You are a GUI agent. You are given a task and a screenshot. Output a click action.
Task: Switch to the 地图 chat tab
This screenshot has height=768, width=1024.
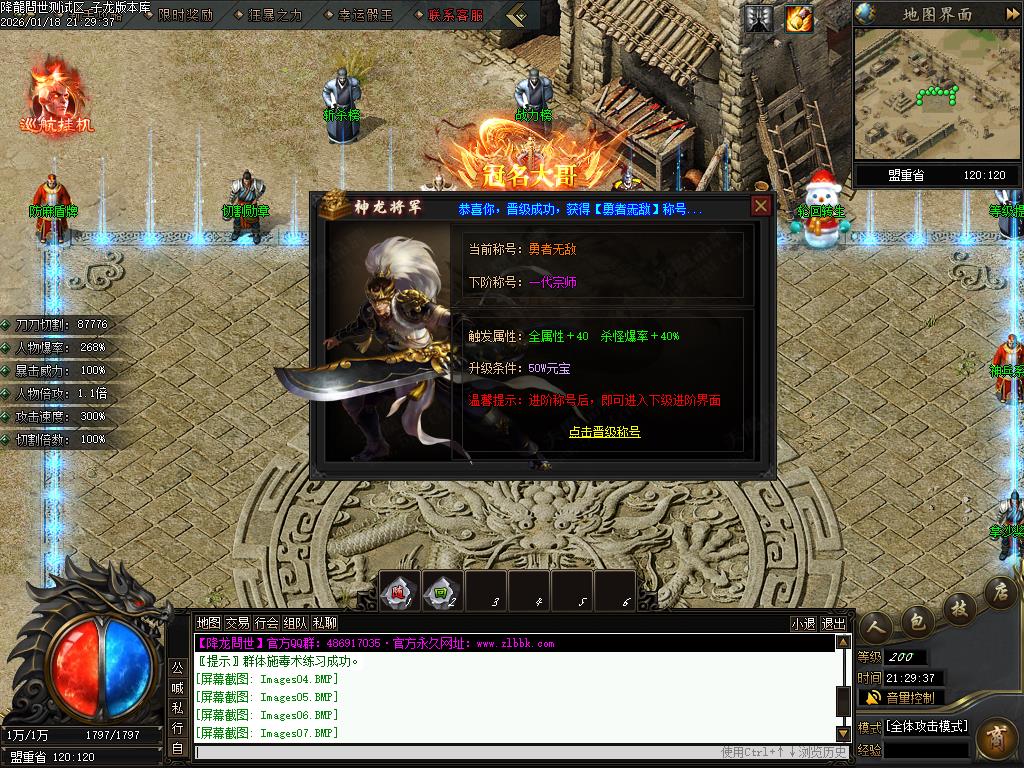click(x=208, y=623)
